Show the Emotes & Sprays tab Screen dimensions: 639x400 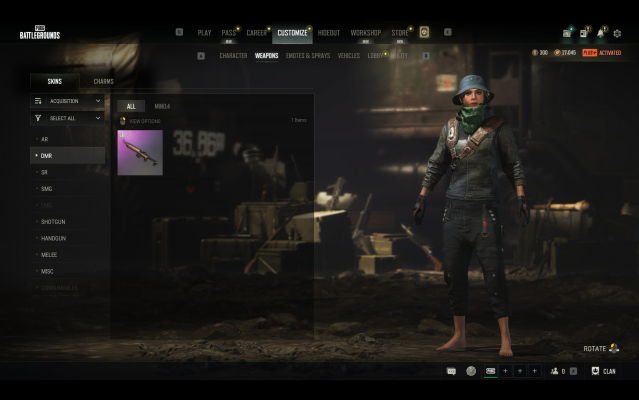pyautogui.click(x=309, y=56)
